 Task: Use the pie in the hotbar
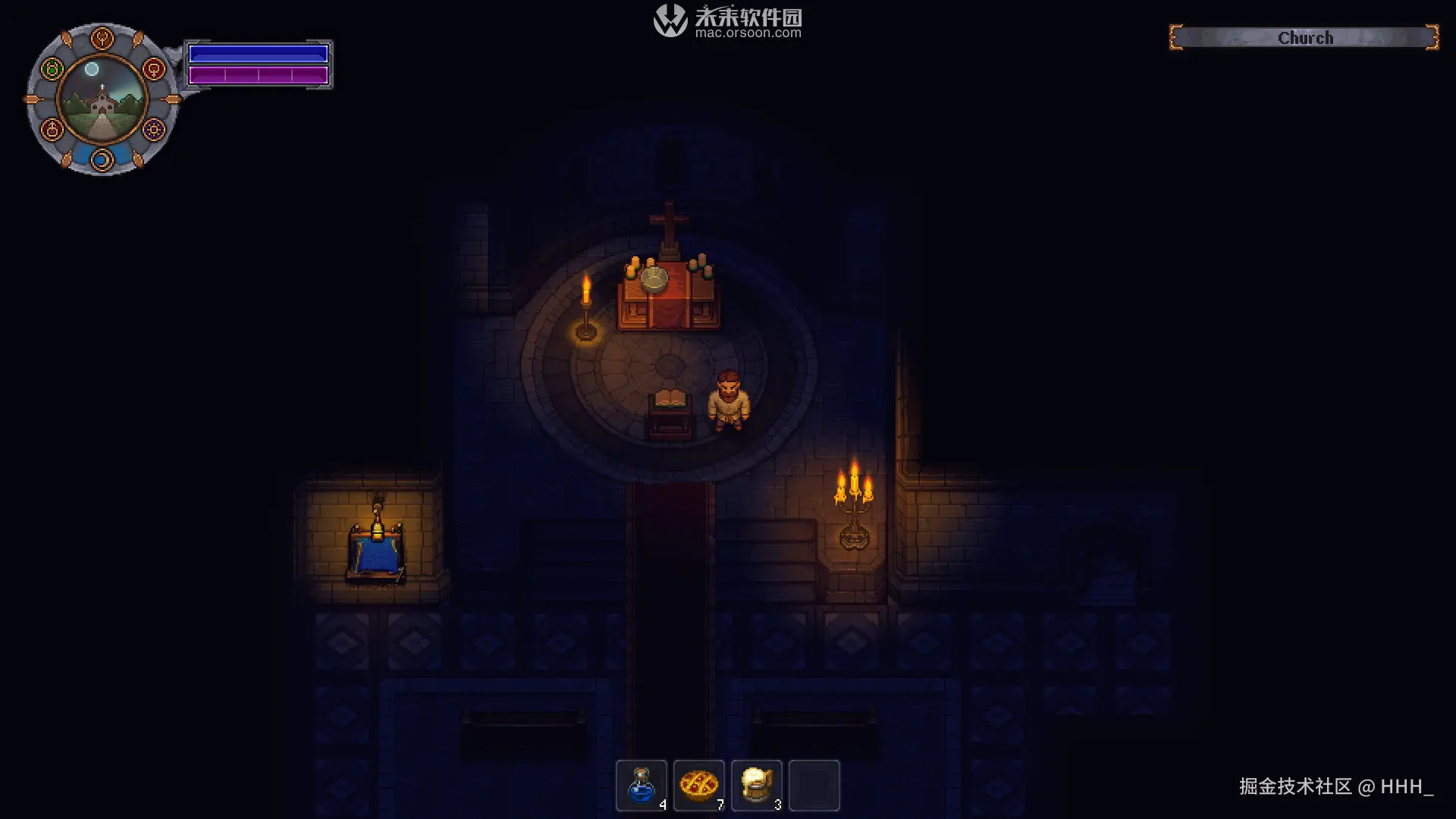(x=699, y=785)
